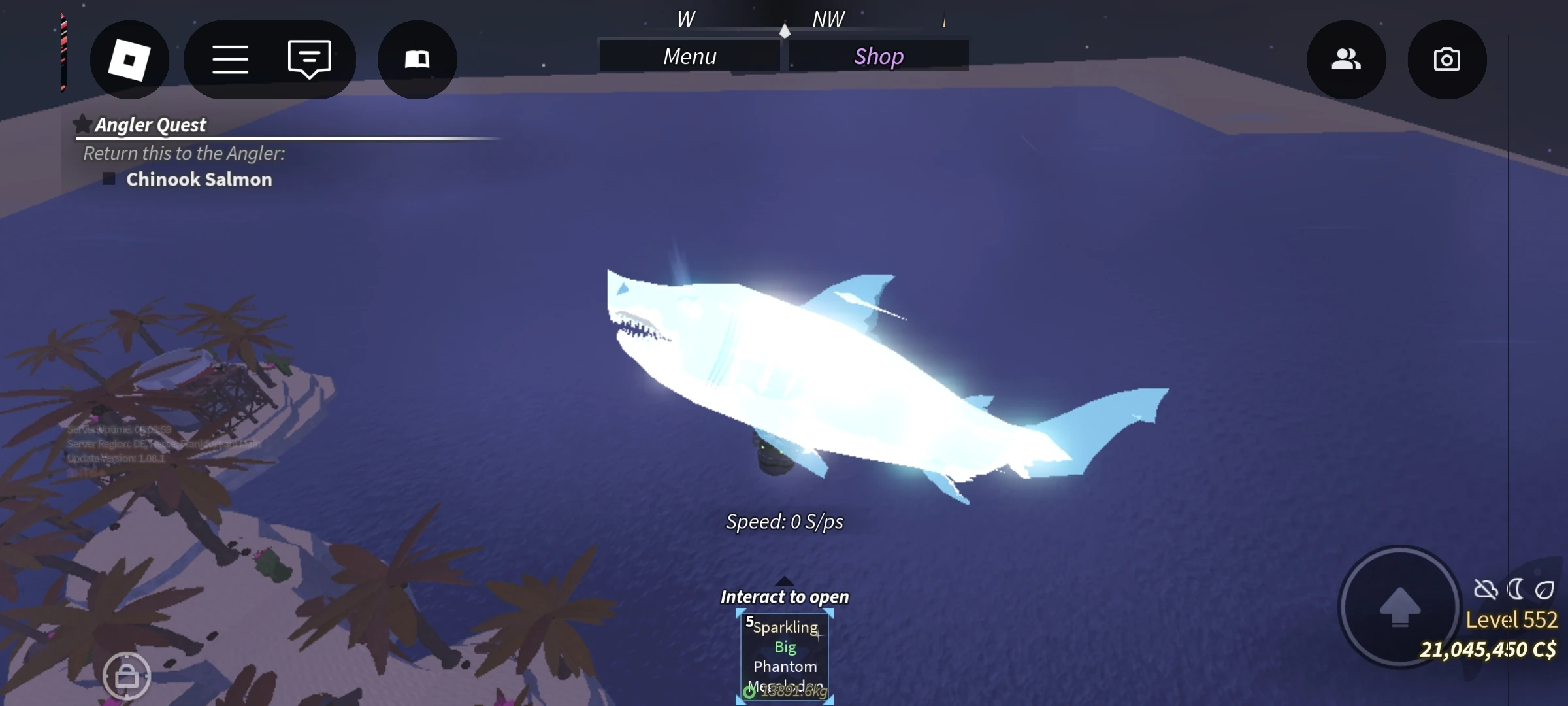Check off the Chinook Salmon quest item

point(108,178)
